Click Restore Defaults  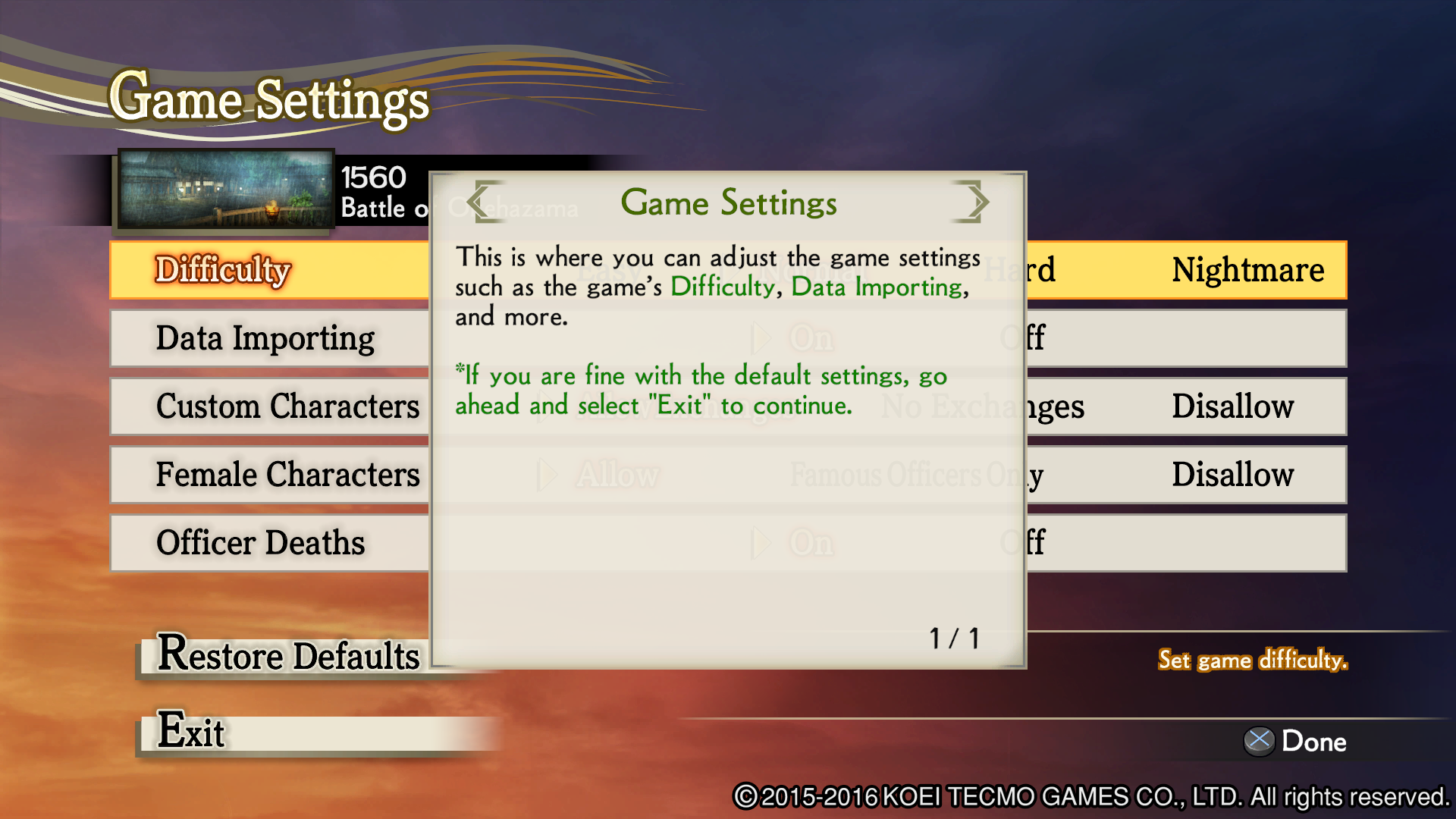(x=288, y=657)
